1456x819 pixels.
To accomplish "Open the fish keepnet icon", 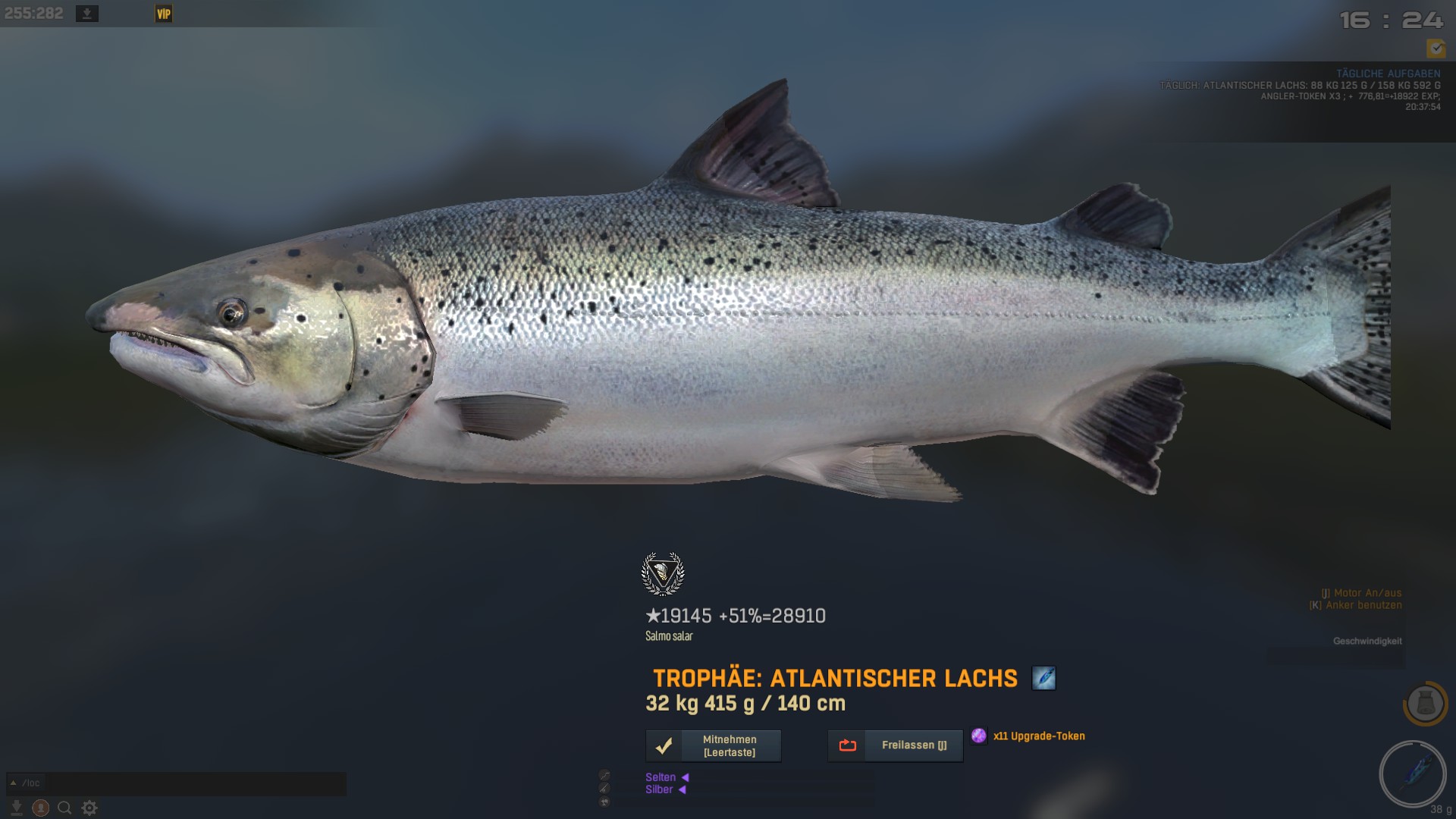I will coord(1425,703).
